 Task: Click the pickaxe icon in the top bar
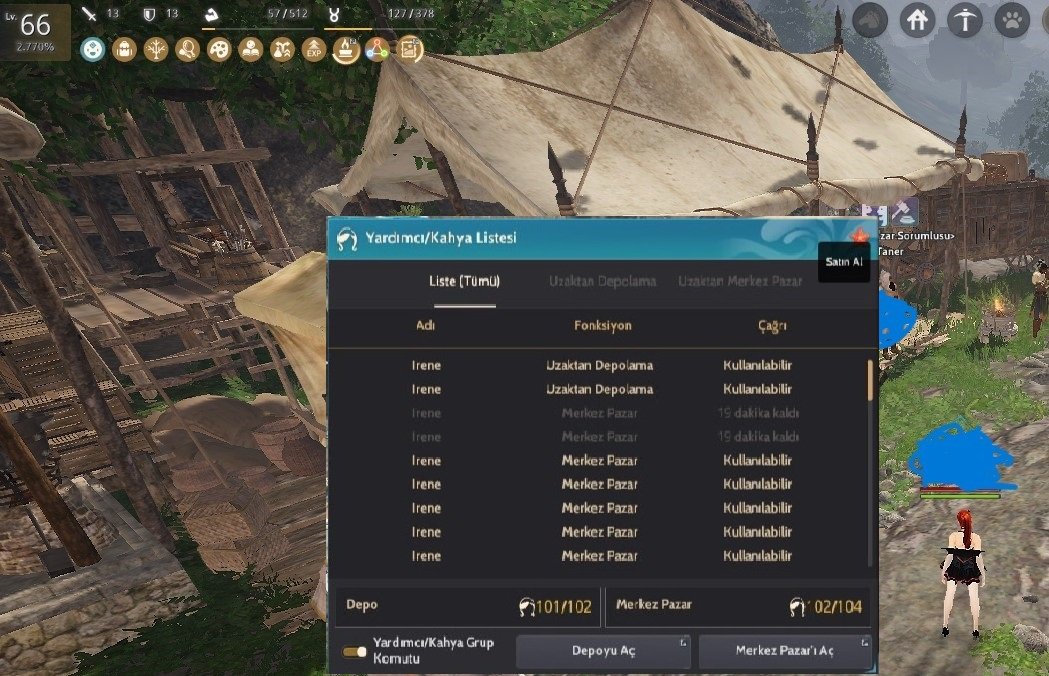click(x=964, y=20)
